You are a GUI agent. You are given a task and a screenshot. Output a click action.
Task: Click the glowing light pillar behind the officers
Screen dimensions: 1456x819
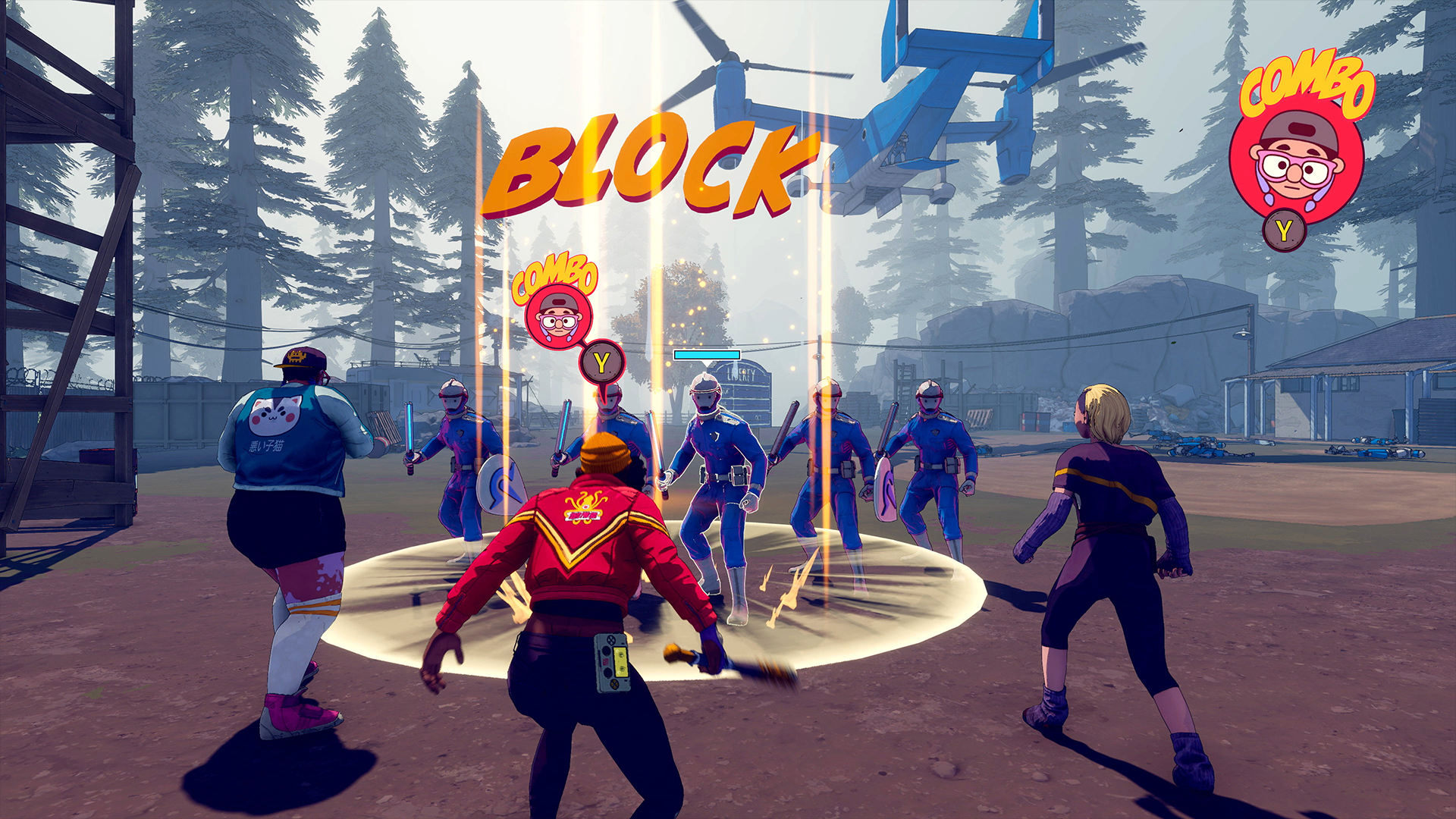click(823, 303)
